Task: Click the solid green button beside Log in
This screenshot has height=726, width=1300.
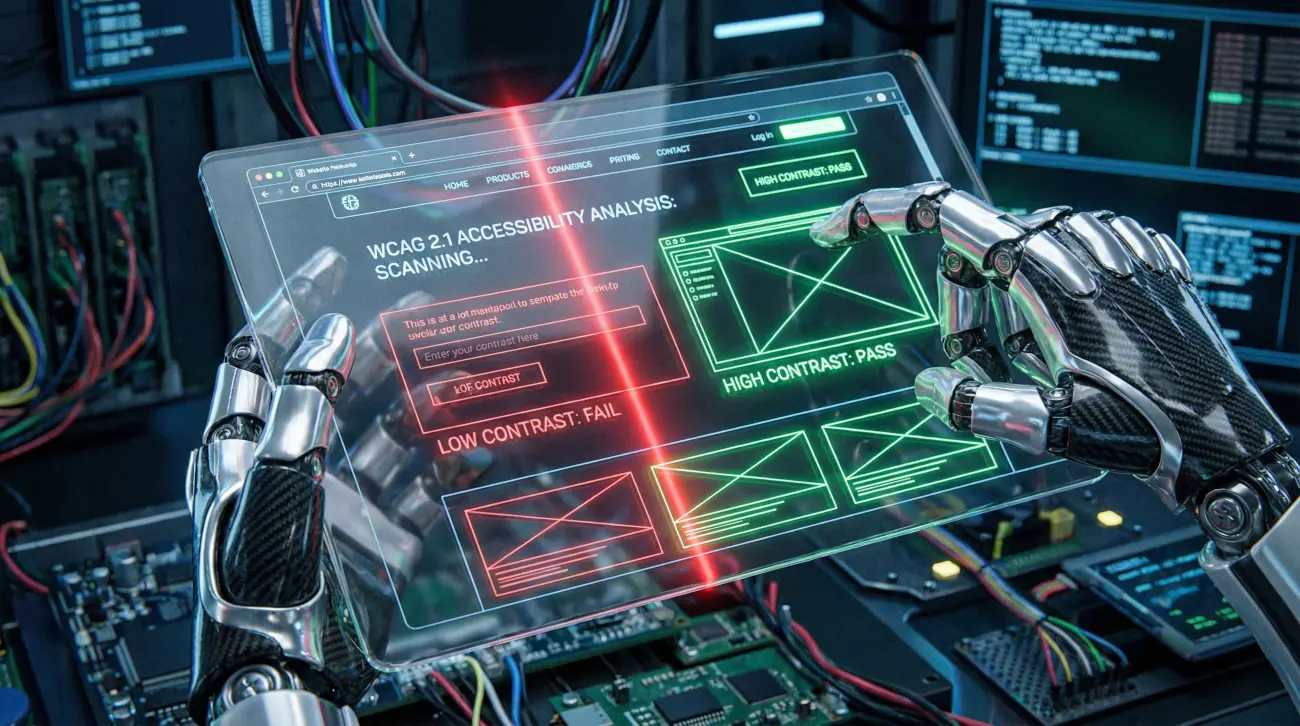Action: coord(812,127)
